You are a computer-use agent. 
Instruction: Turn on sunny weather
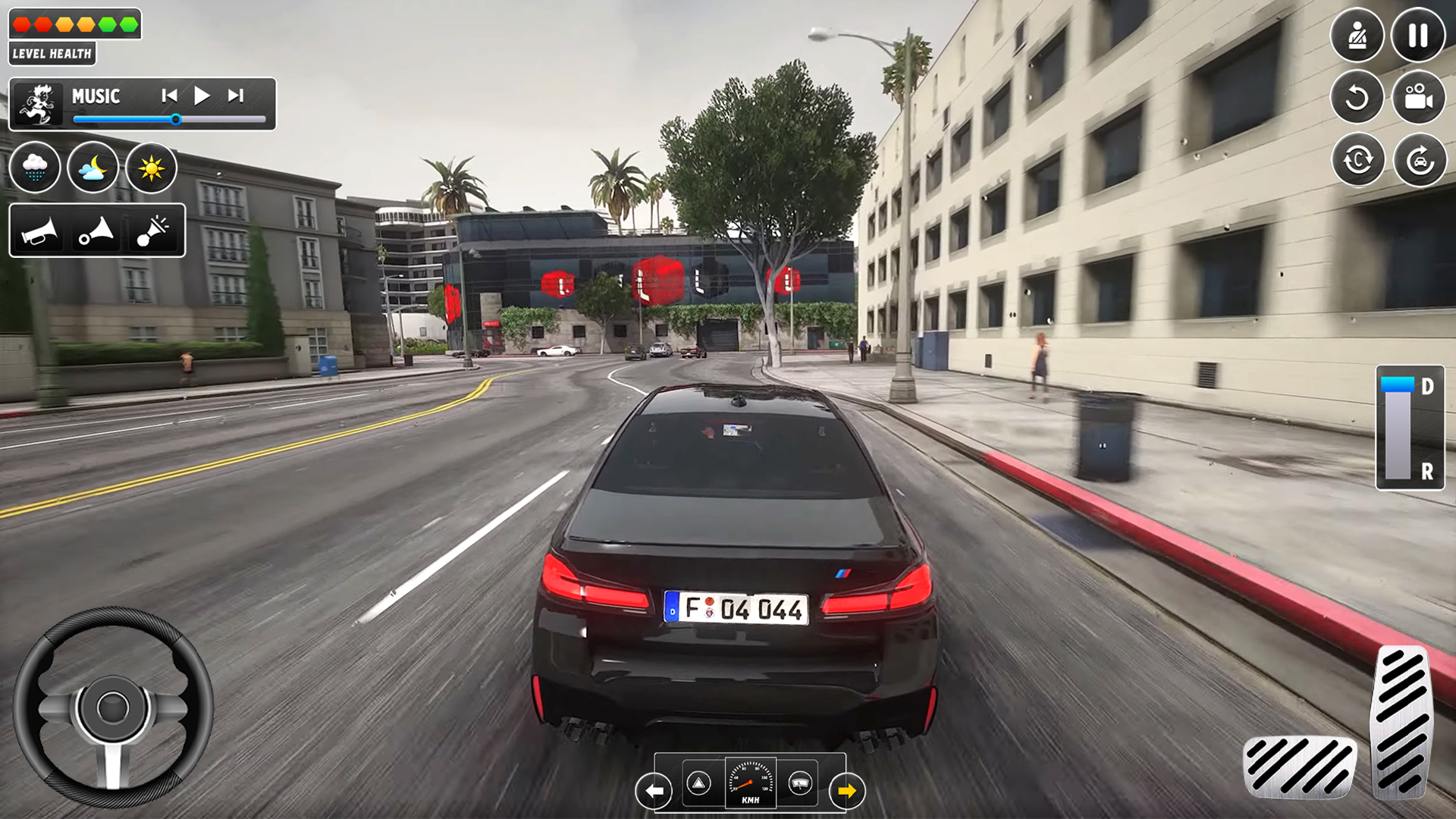tap(151, 168)
